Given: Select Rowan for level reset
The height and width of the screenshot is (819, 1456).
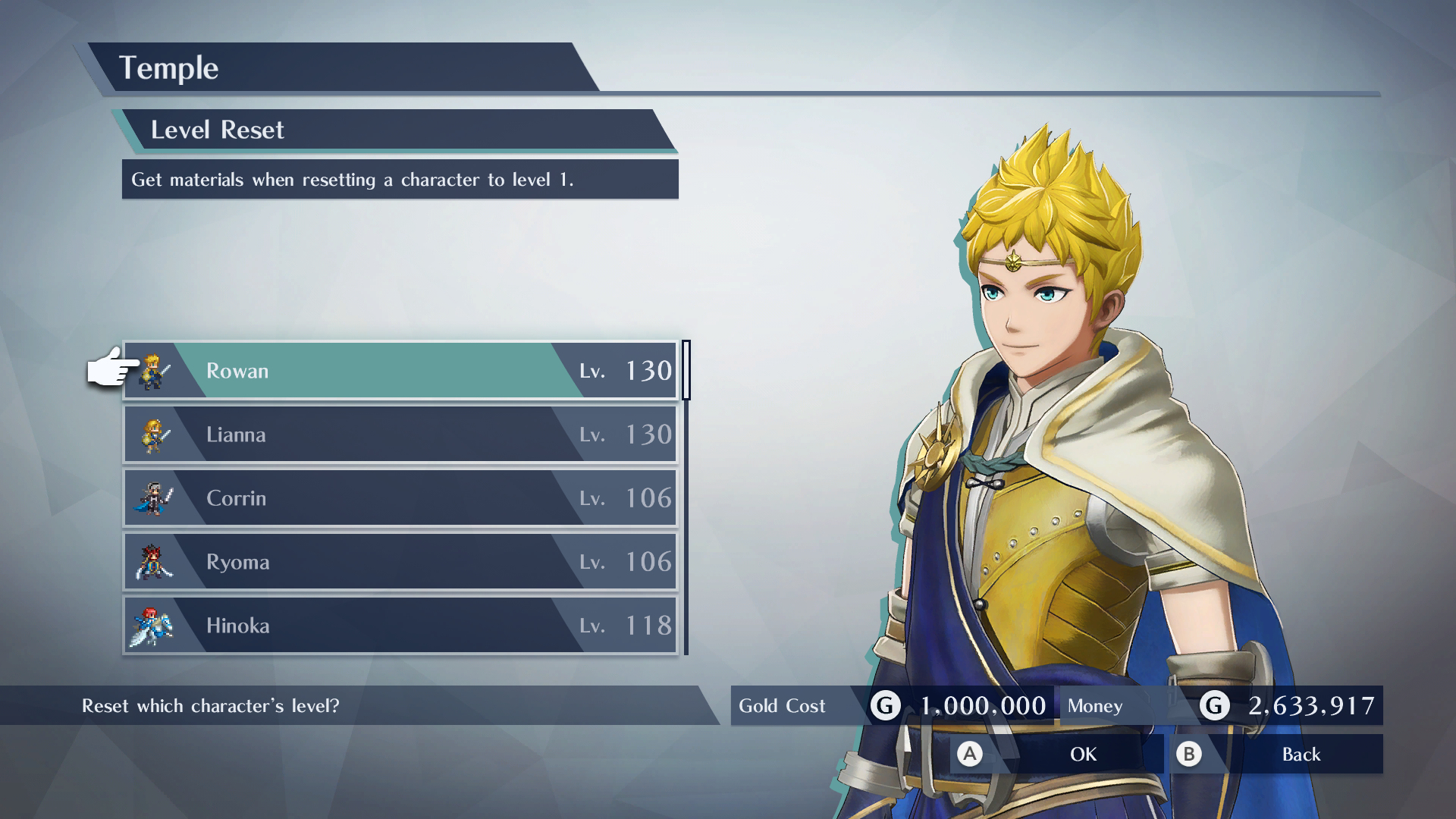Looking at the screenshot, I should pyautogui.click(x=400, y=371).
